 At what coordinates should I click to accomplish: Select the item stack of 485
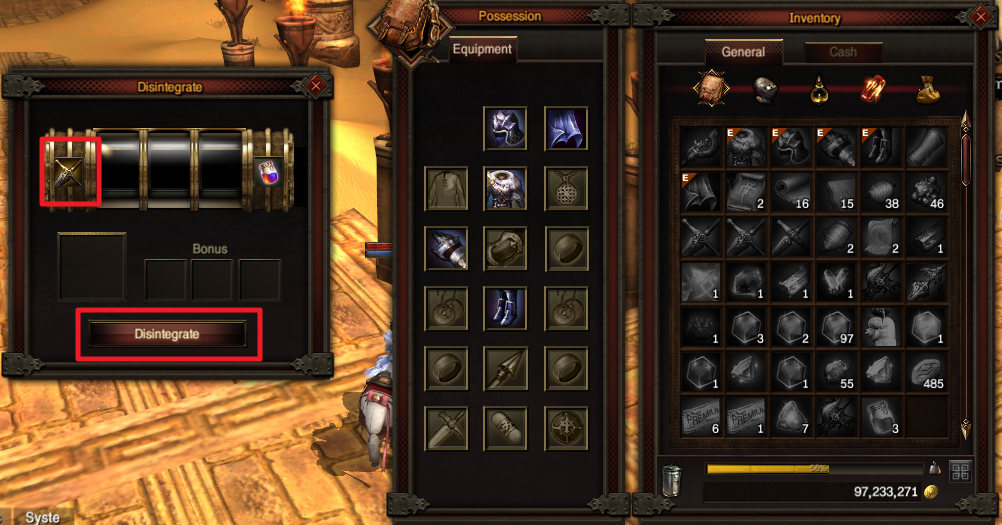[927, 372]
